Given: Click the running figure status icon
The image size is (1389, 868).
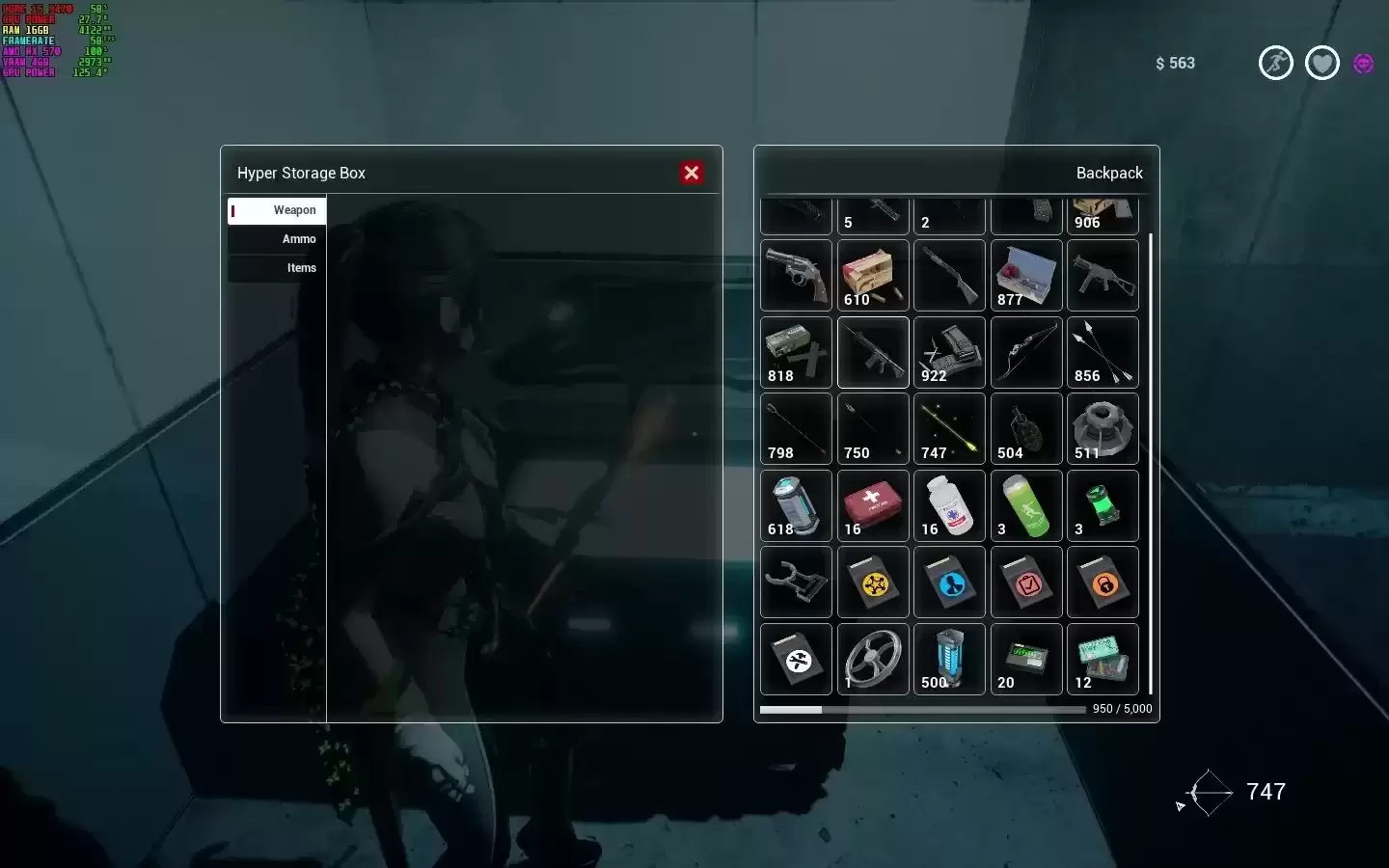Looking at the screenshot, I should pos(1275,64).
